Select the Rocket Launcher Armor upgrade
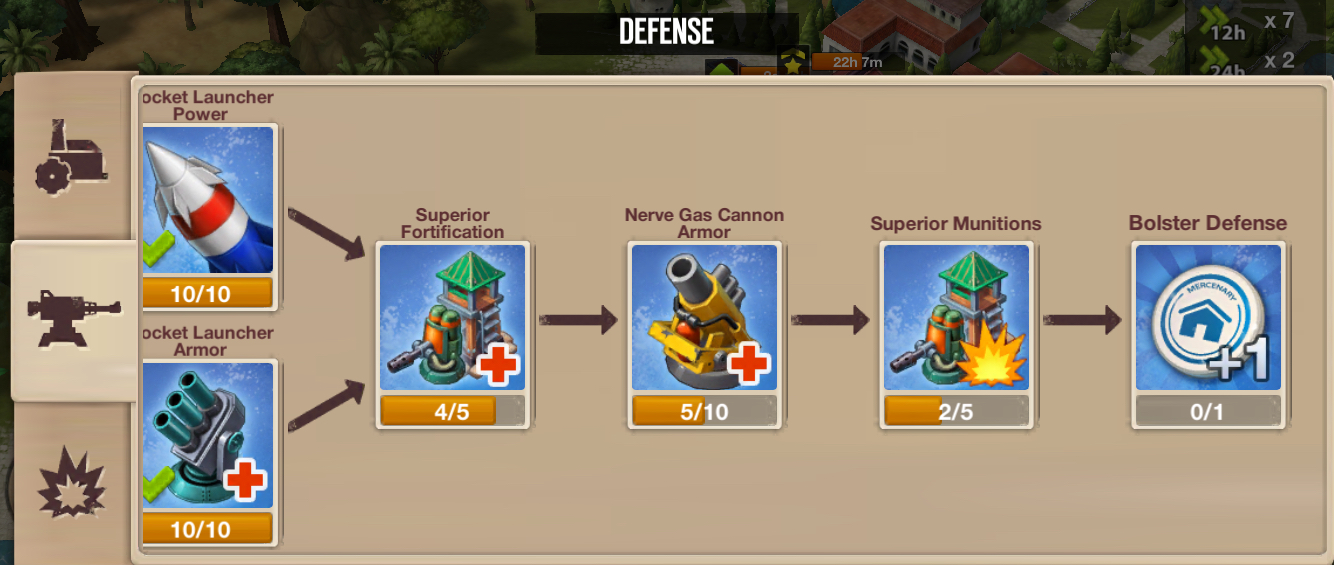The image size is (1334, 565). [x=207, y=436]
